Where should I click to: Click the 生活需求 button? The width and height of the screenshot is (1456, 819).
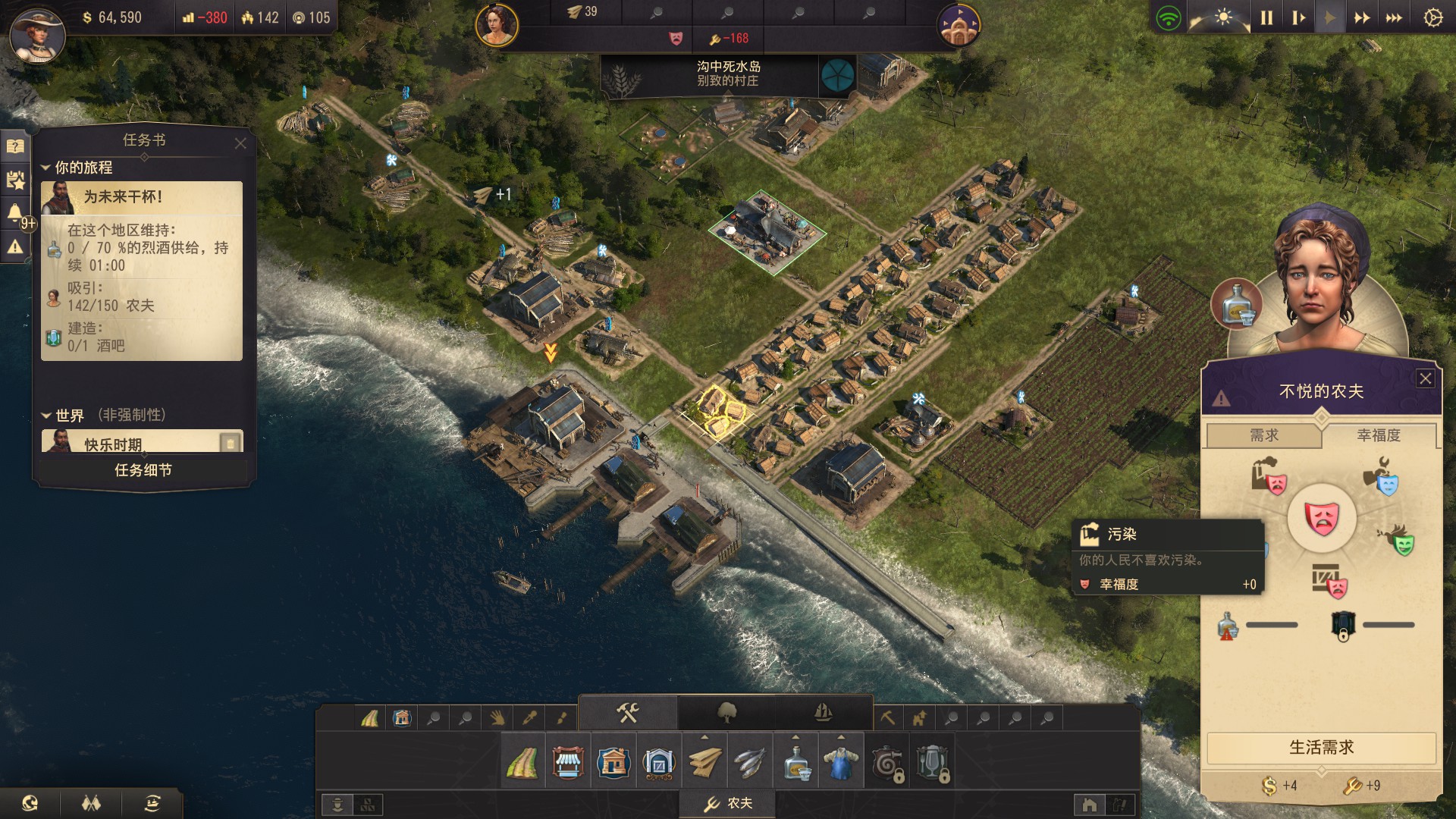pos(1321,748)
